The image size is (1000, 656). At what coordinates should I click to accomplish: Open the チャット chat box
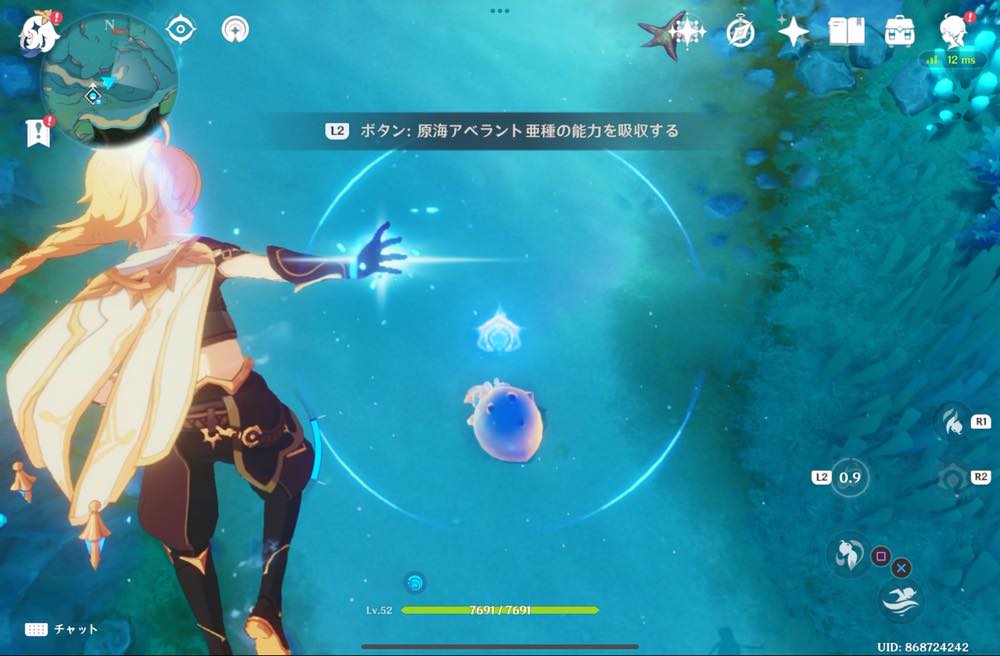tap(62, 629)
